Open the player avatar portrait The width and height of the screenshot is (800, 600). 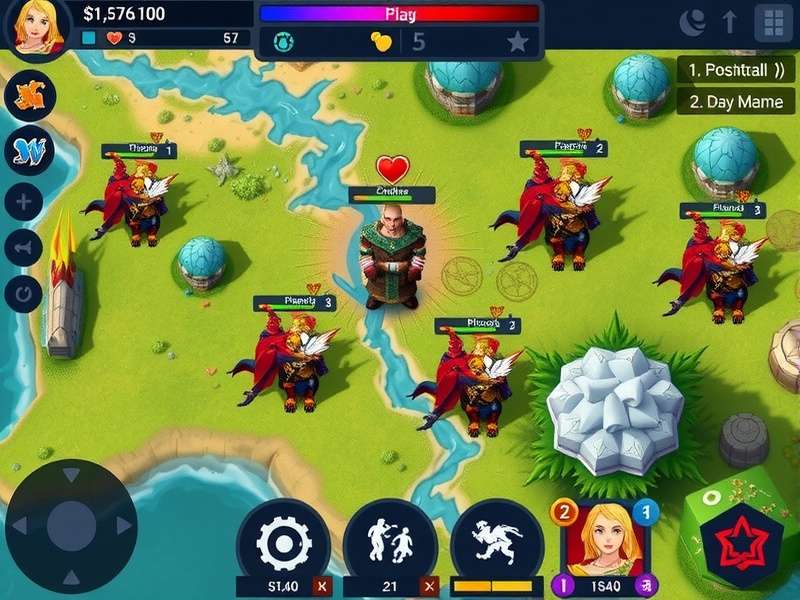(37, 26)
